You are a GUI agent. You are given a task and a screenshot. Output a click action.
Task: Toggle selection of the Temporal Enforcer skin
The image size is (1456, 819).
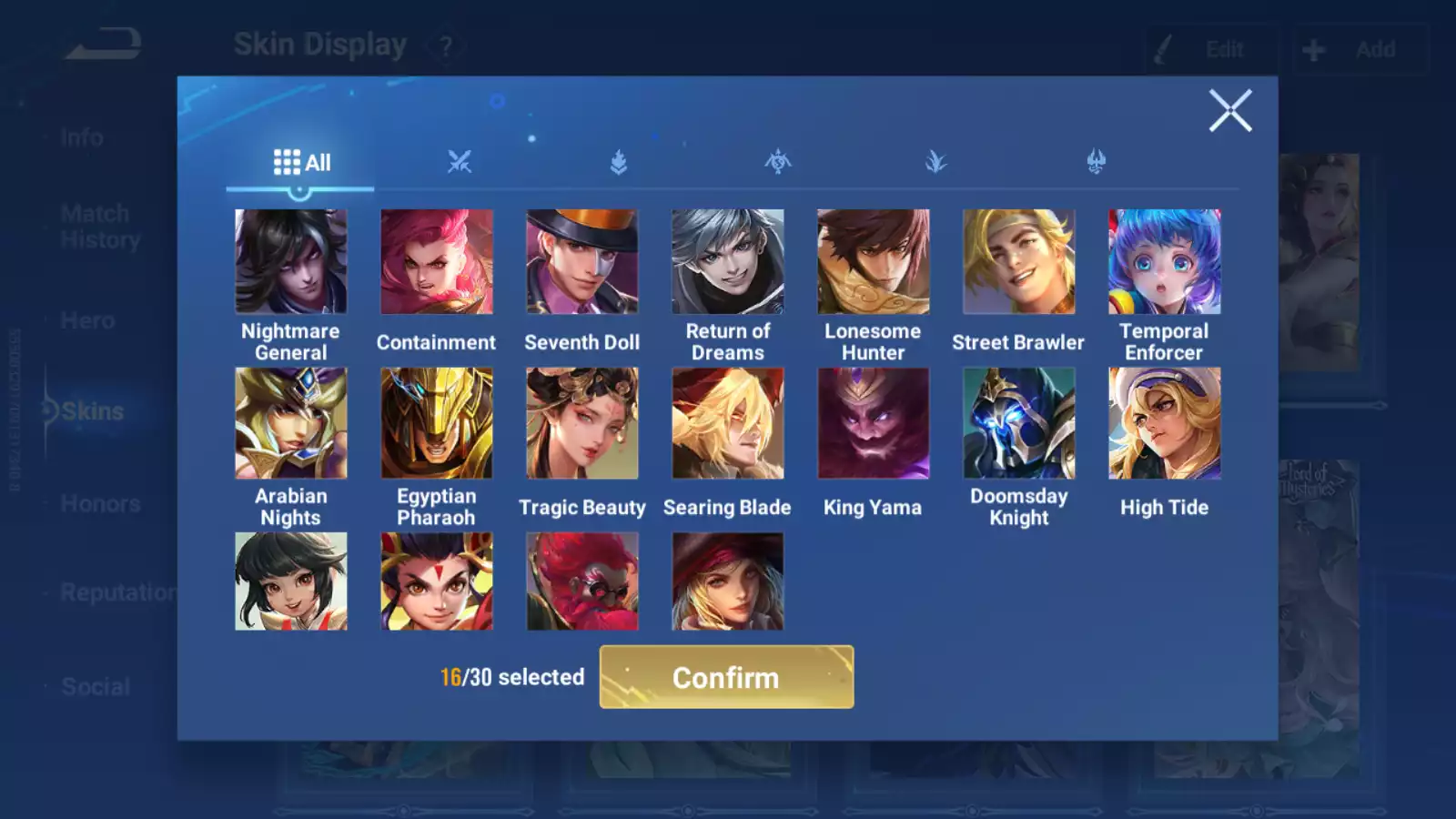coord(1164,260)
